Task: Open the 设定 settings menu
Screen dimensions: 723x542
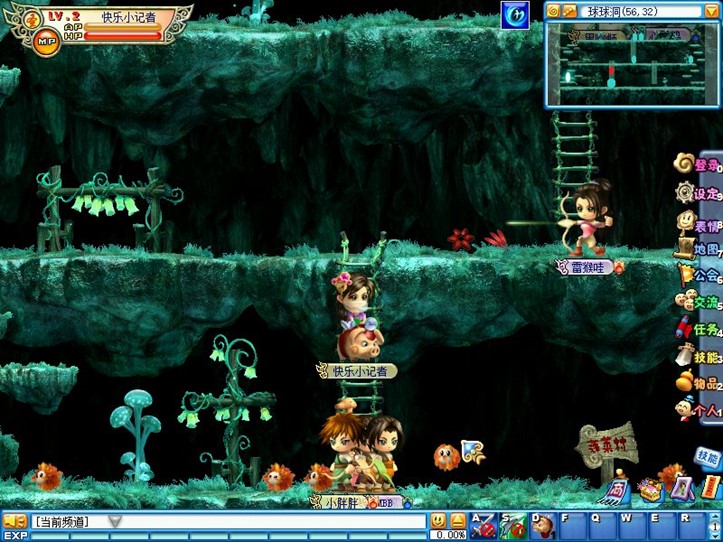Action: click(696, 192)
